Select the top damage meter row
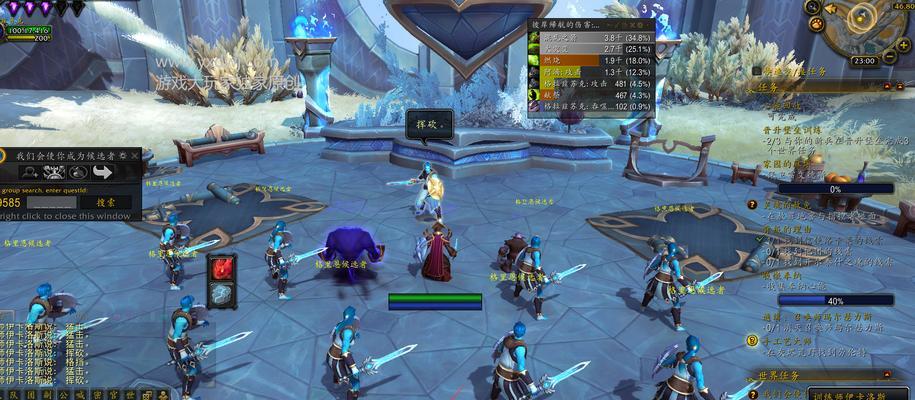 click(x=592, y=37)
